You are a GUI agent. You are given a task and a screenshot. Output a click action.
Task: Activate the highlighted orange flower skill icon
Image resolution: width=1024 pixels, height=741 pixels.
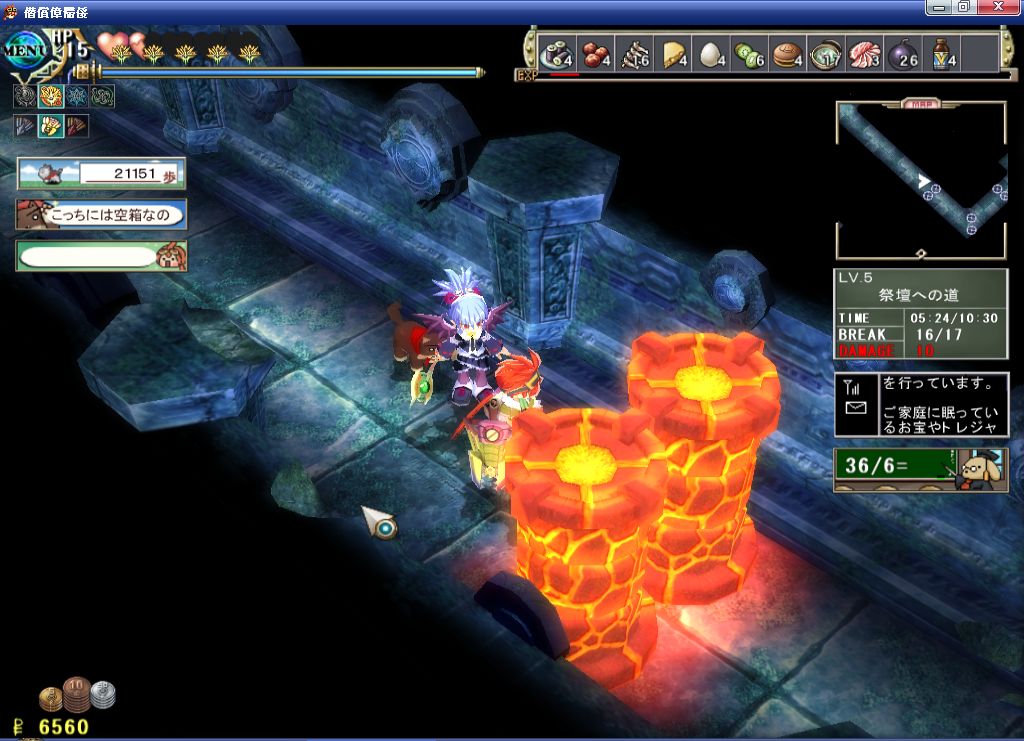51,97
